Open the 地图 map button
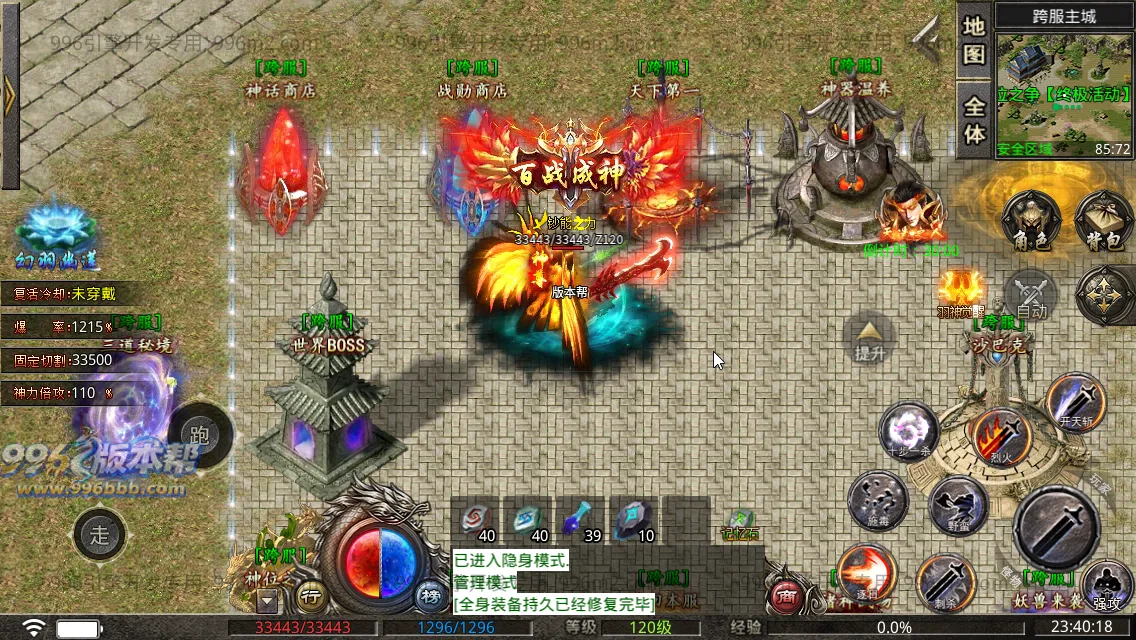 point(974,40)
